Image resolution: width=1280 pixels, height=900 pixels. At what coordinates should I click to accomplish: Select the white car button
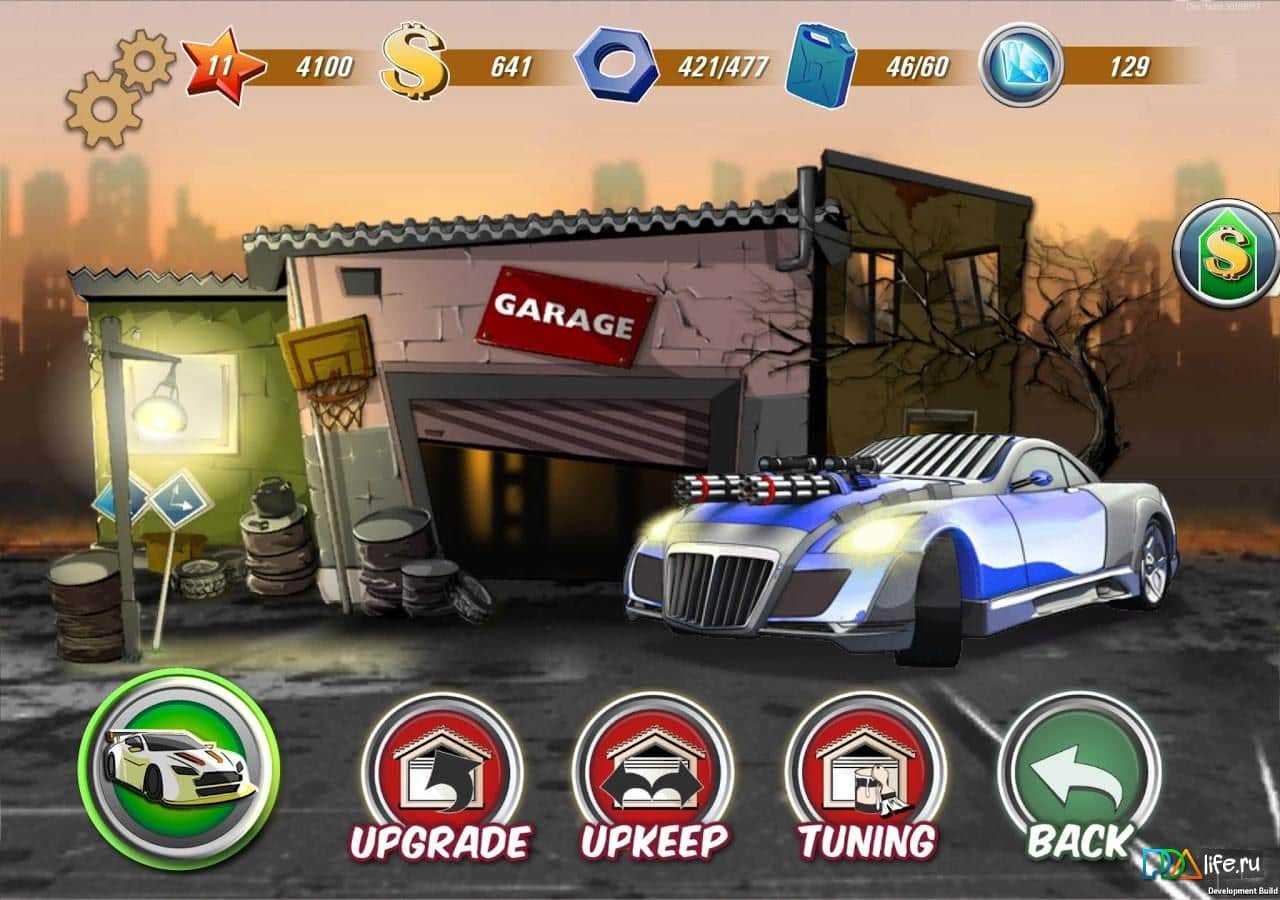(179, 768)
